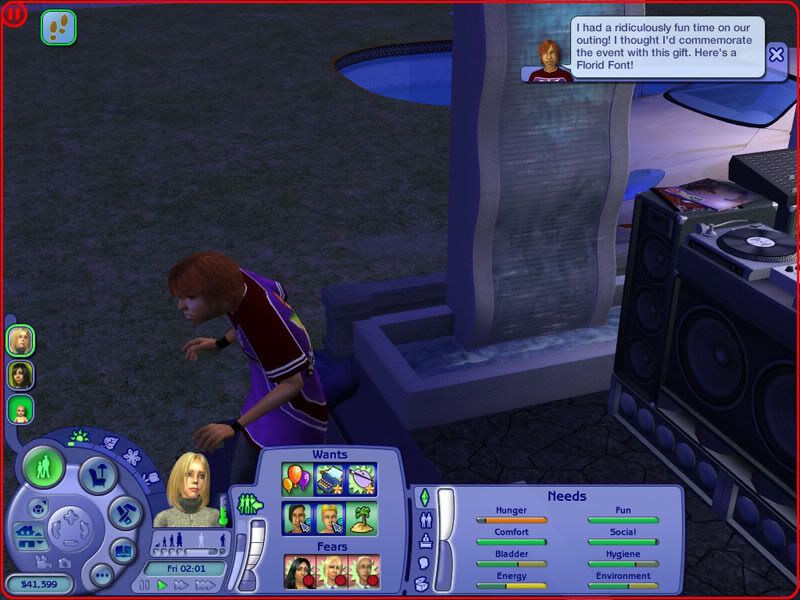
Task: Click the balloons party want
Action: pyautogui.click(x=297, y=478)
